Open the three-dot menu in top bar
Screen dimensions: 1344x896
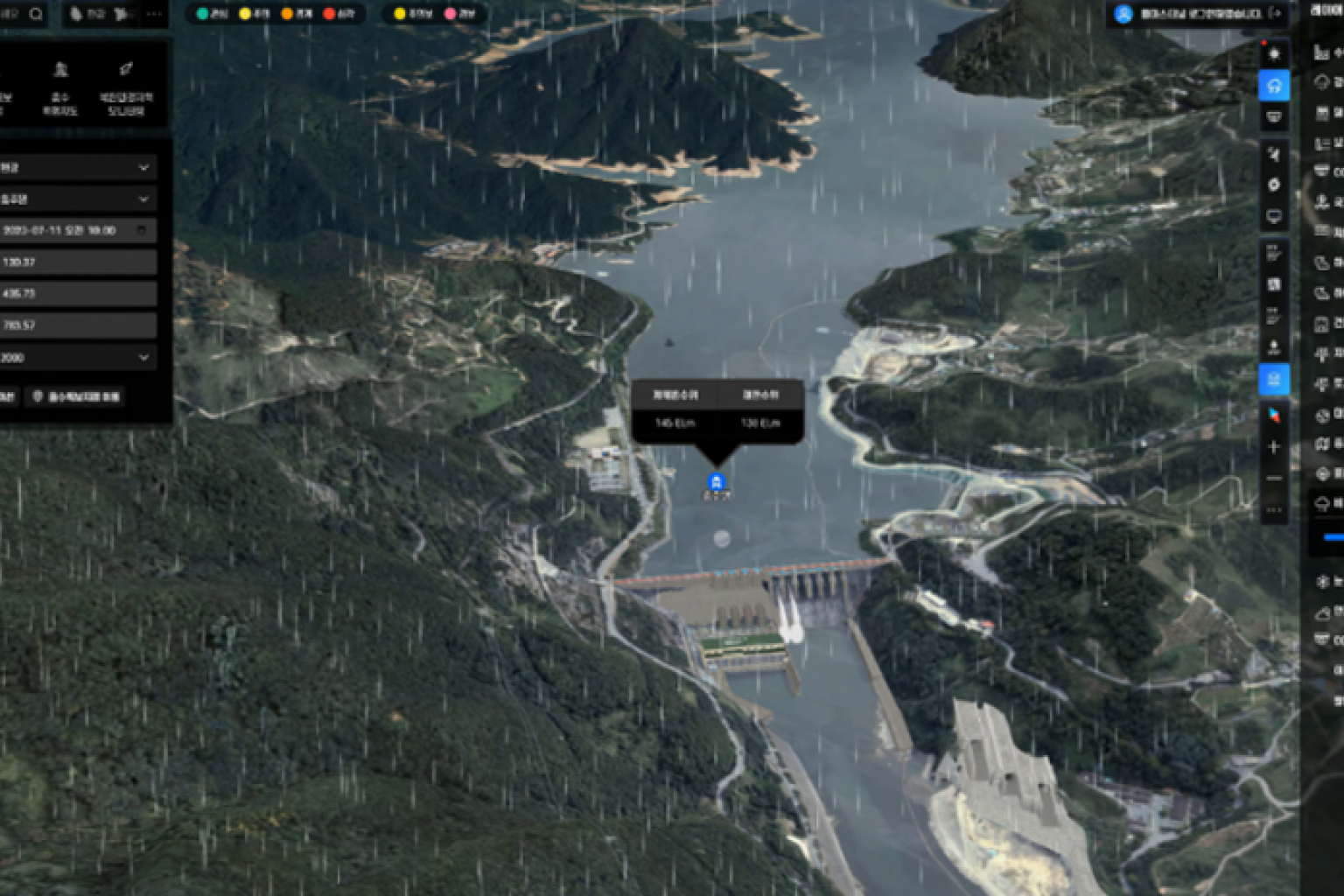pyautogui.click(x=154, y=14)
